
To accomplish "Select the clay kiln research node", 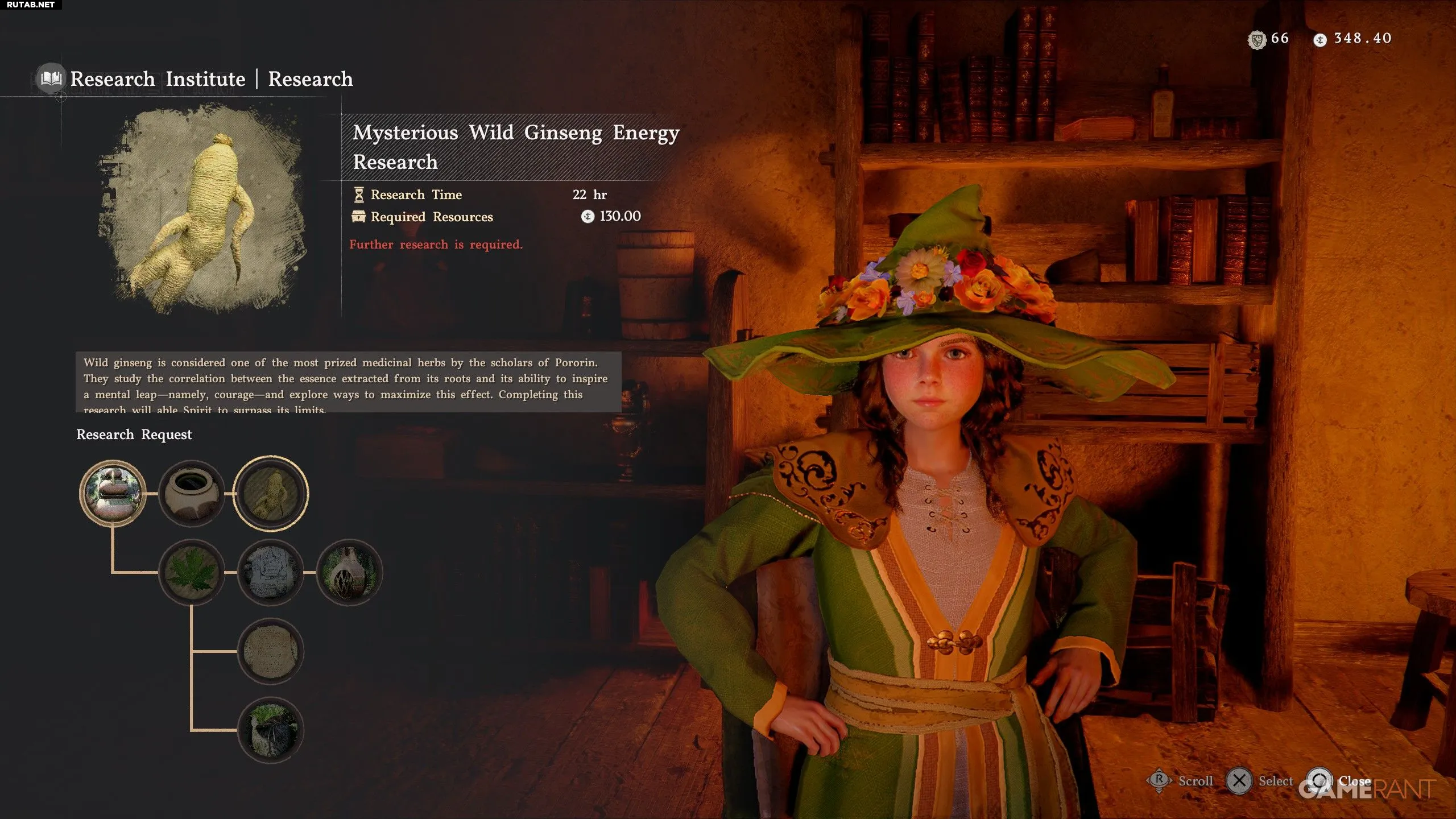I will coord(349,572).
